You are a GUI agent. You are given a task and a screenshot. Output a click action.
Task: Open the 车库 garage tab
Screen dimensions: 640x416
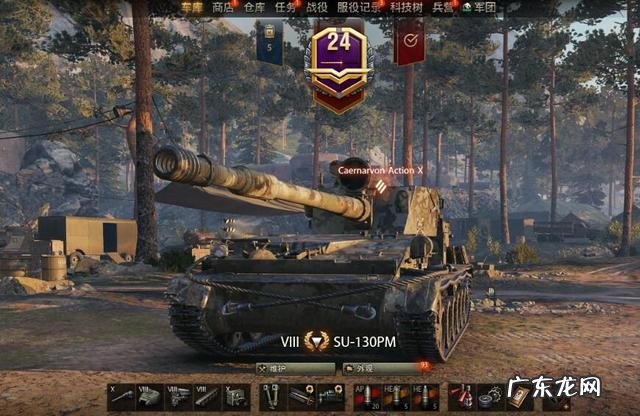click(x=192, y=7)
